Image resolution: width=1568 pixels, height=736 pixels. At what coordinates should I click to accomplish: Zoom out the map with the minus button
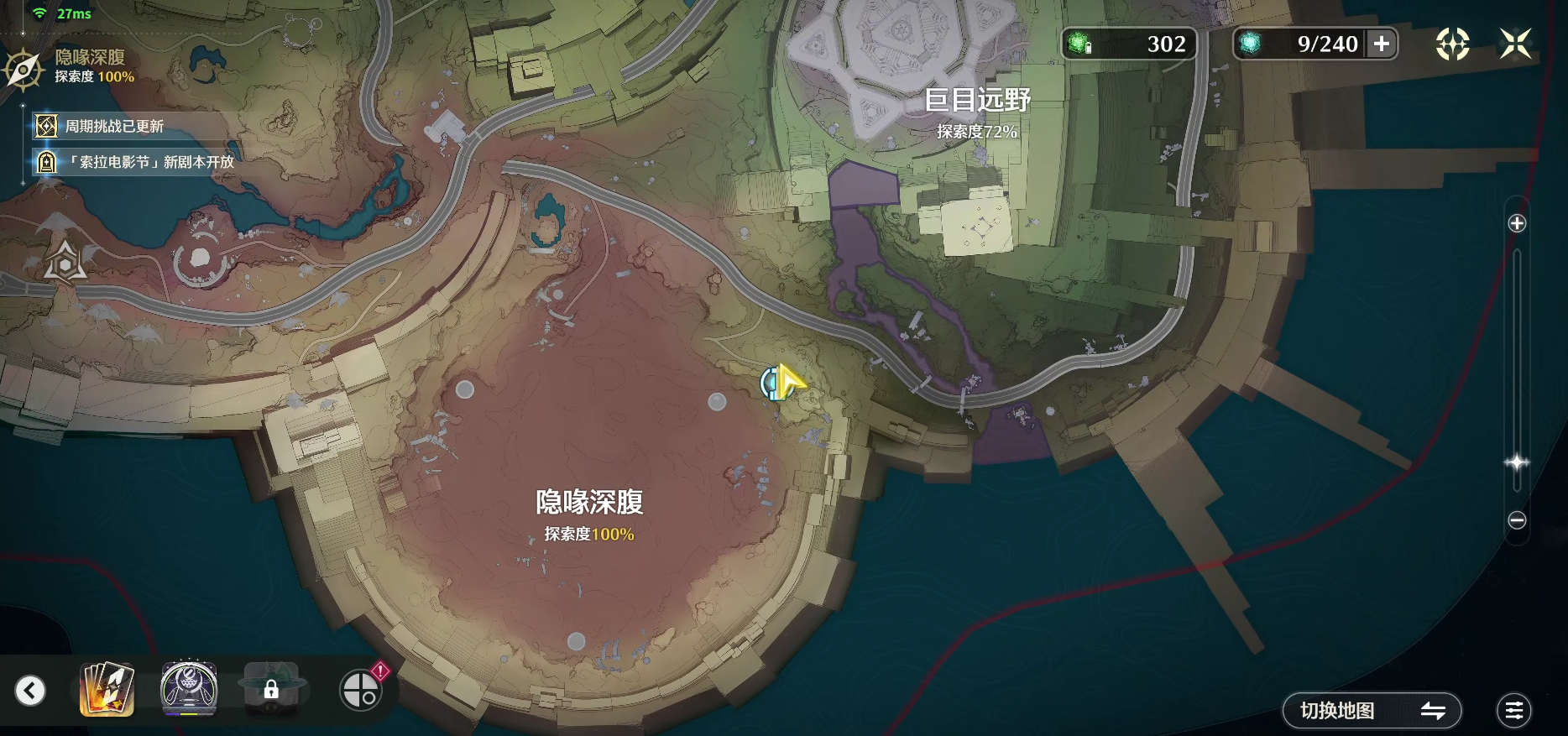coord(1517,520)
